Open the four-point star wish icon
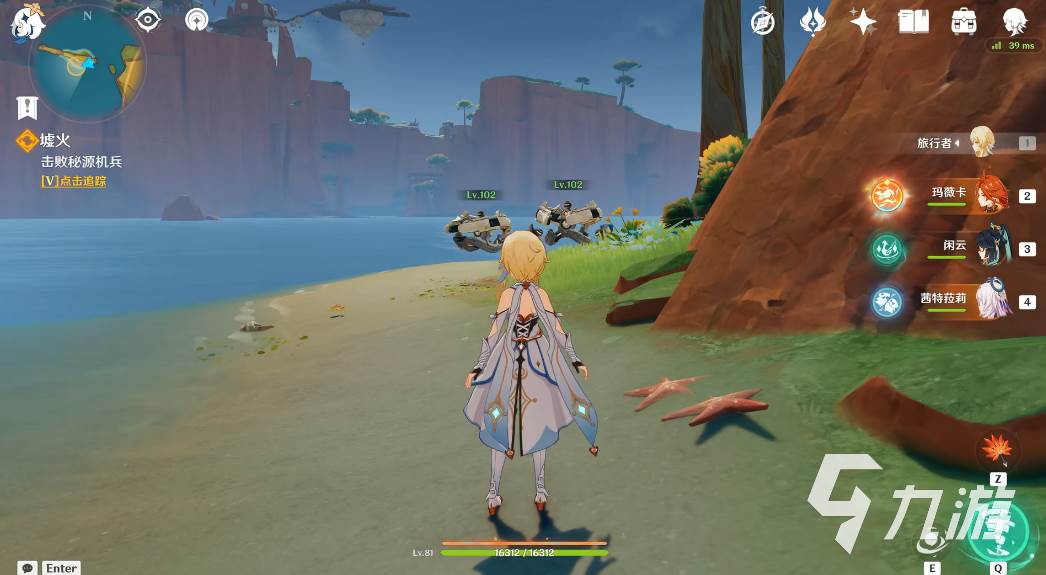This screenshot has width=1046, height=575. click(x=862, y=21)
